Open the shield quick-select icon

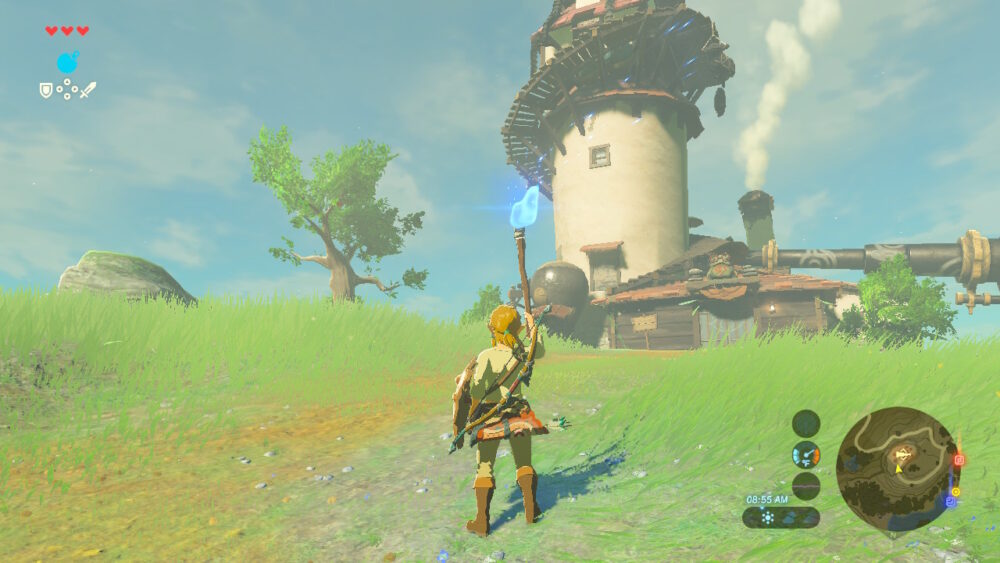coord(45,90)
